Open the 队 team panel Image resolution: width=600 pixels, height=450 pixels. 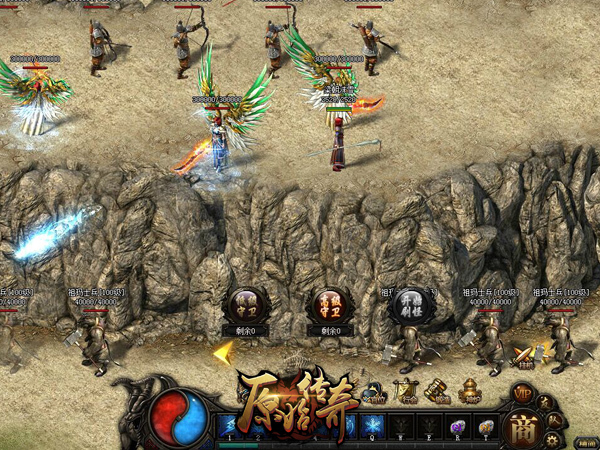coord(552,419)
